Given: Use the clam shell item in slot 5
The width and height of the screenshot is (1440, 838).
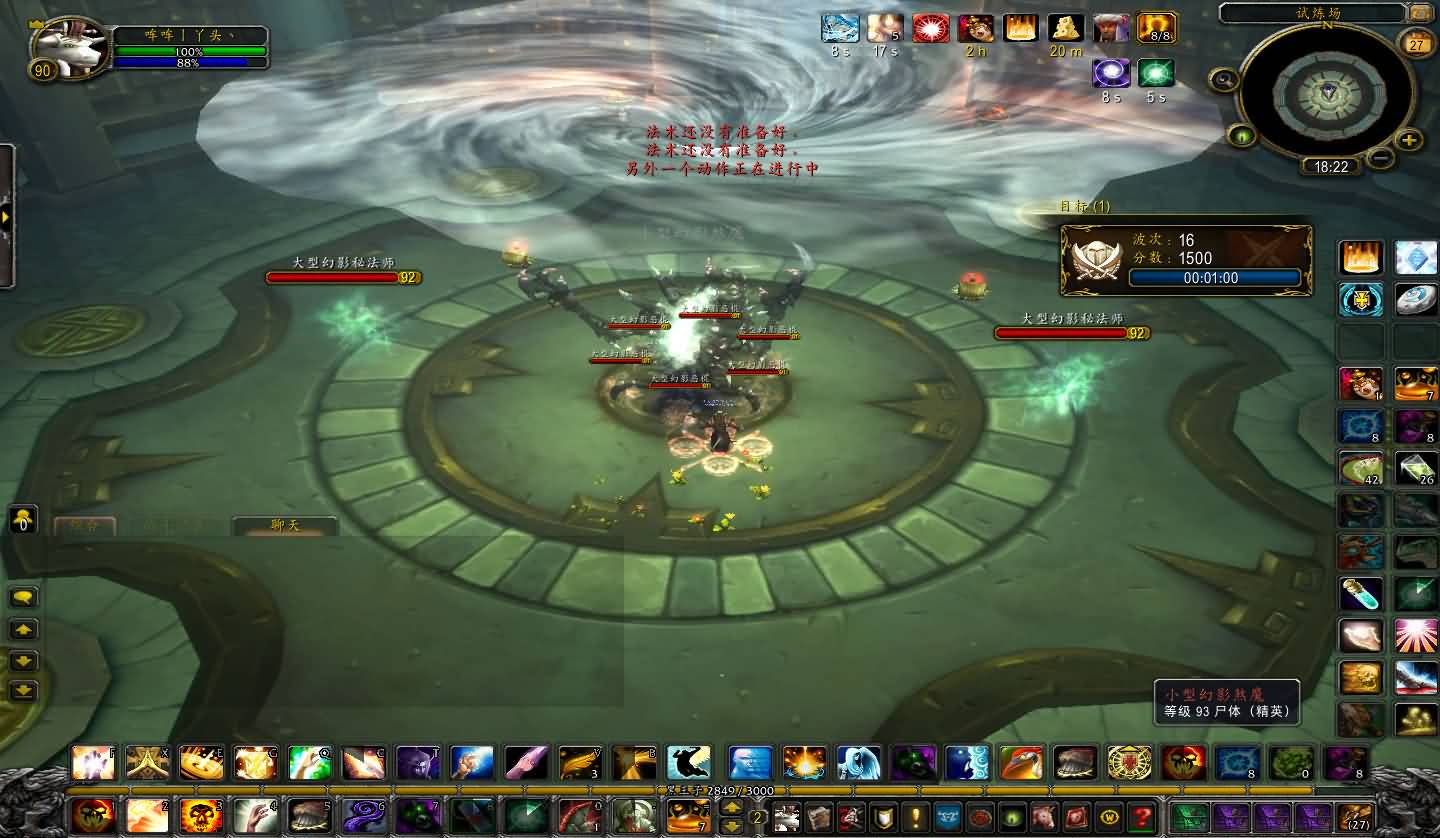Looking at the screenshot, I should pyautogui.click(x=309, y=816).
